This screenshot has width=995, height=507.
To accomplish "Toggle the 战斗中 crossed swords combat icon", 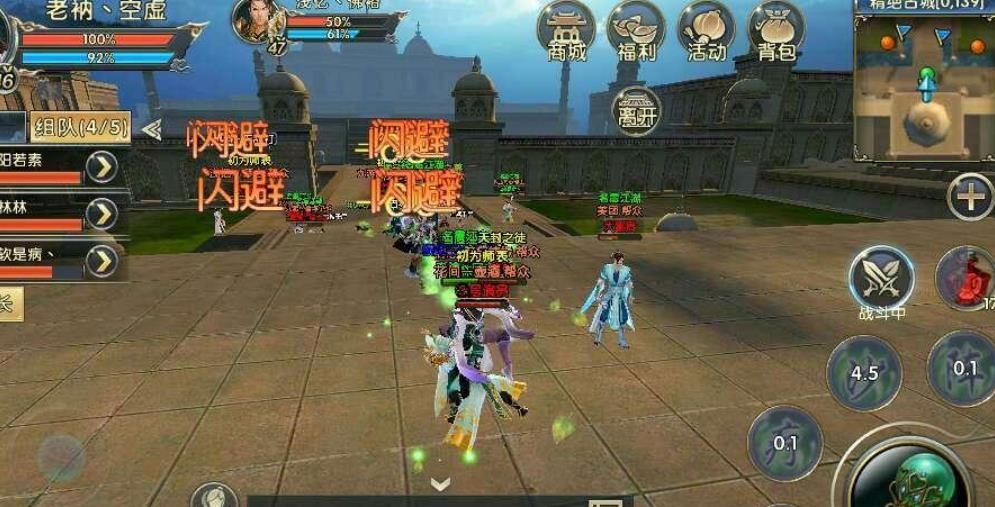I will (881, 278).
